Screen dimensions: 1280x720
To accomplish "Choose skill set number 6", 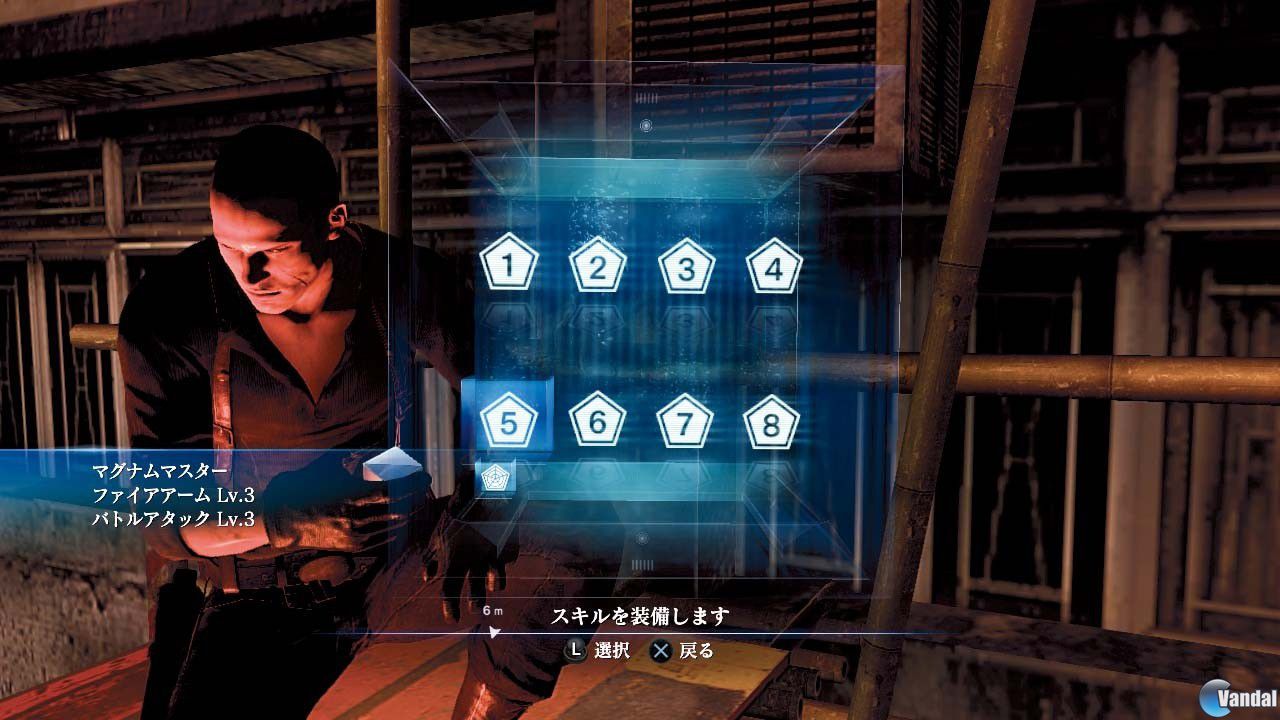I will (597, 422).
